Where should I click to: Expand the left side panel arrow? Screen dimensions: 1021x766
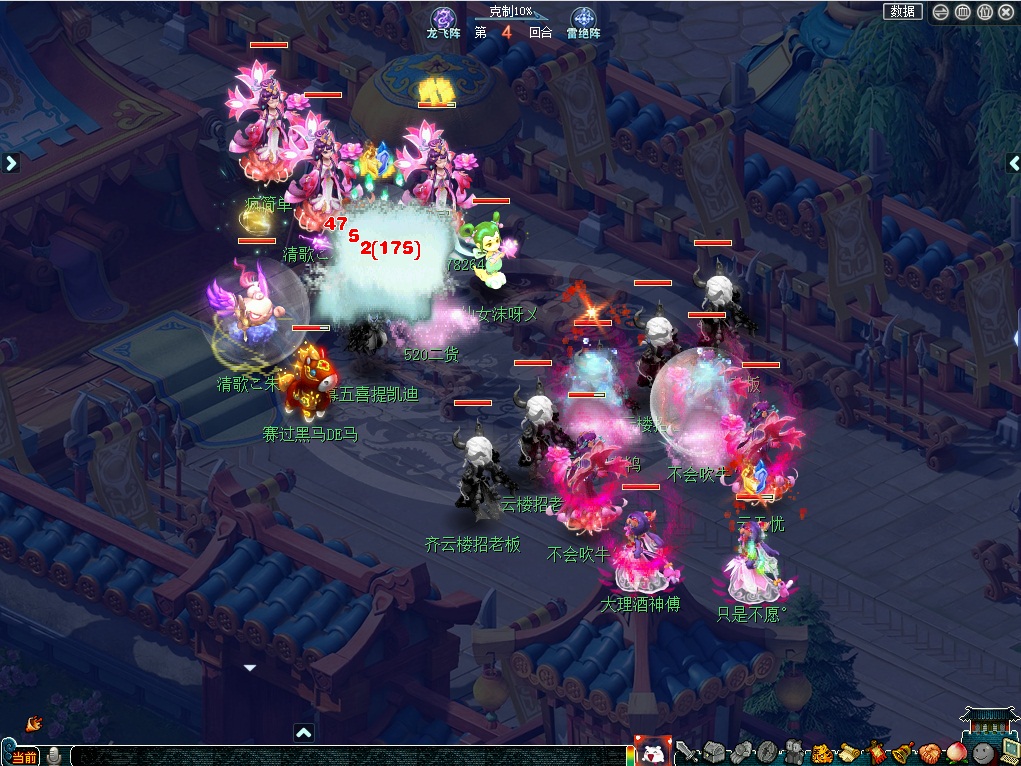10,163
